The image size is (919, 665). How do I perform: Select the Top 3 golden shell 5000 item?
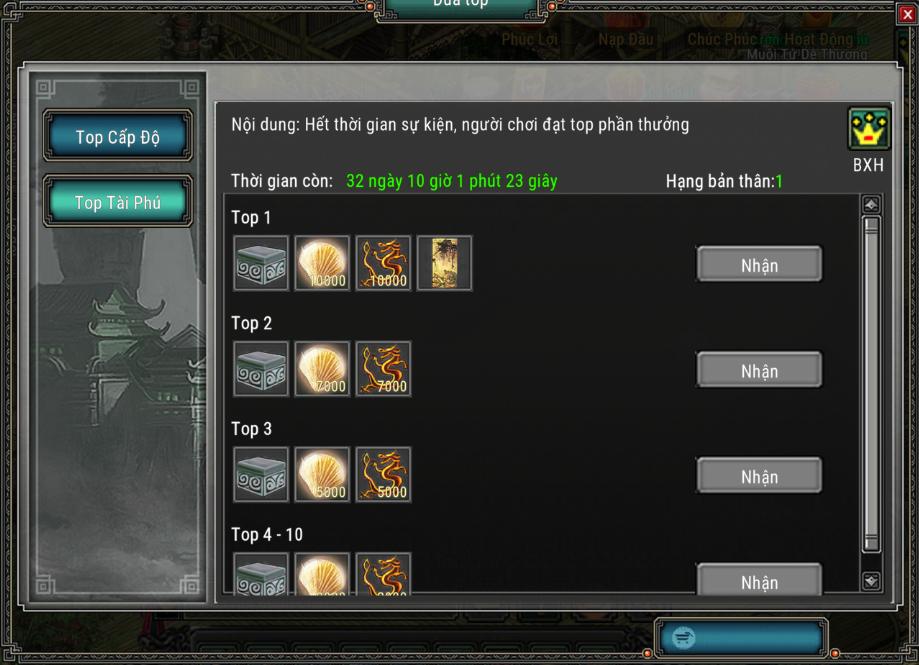(x=322, y=475)
